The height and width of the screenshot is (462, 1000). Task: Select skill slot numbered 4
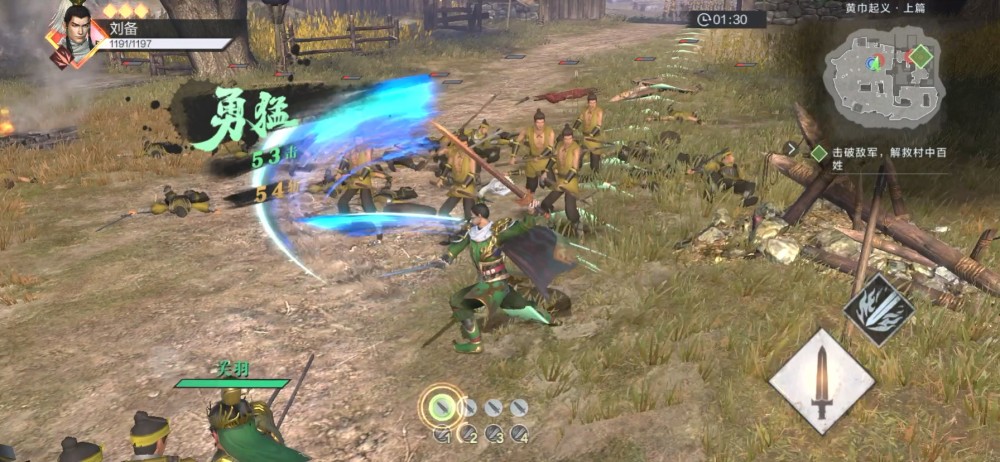coord(519,434)
